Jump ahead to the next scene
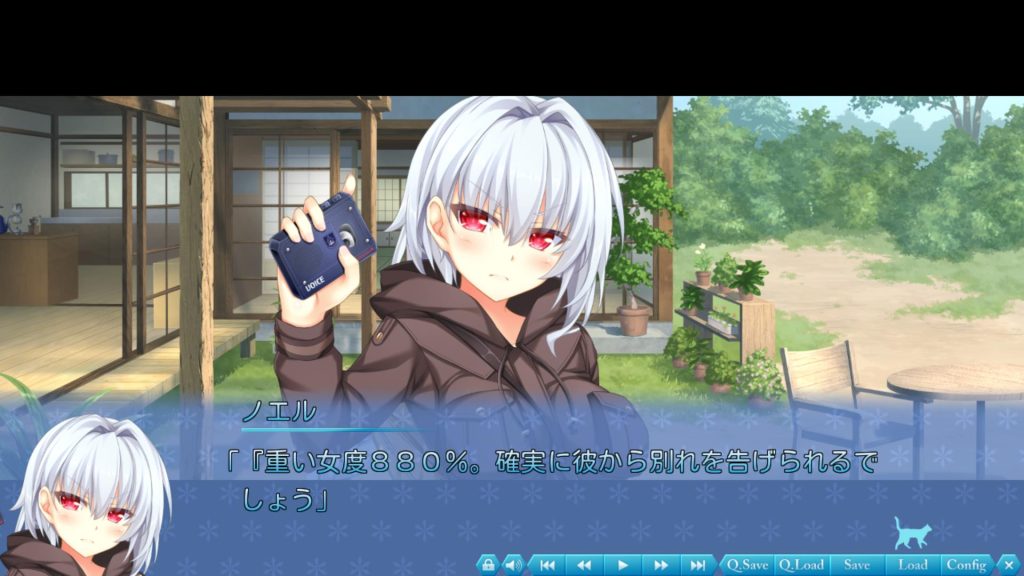The height and width of the screenshot is (576, 1024). pyautogui.click(x=697, y=565)
